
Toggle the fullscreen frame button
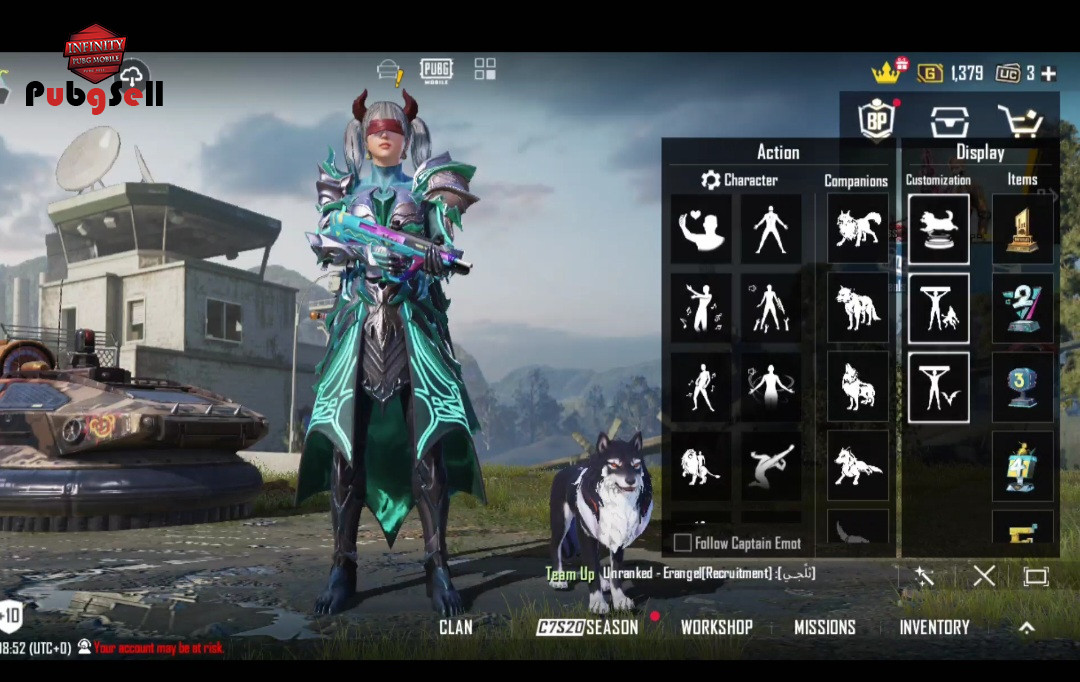[x=1035, y=576]
